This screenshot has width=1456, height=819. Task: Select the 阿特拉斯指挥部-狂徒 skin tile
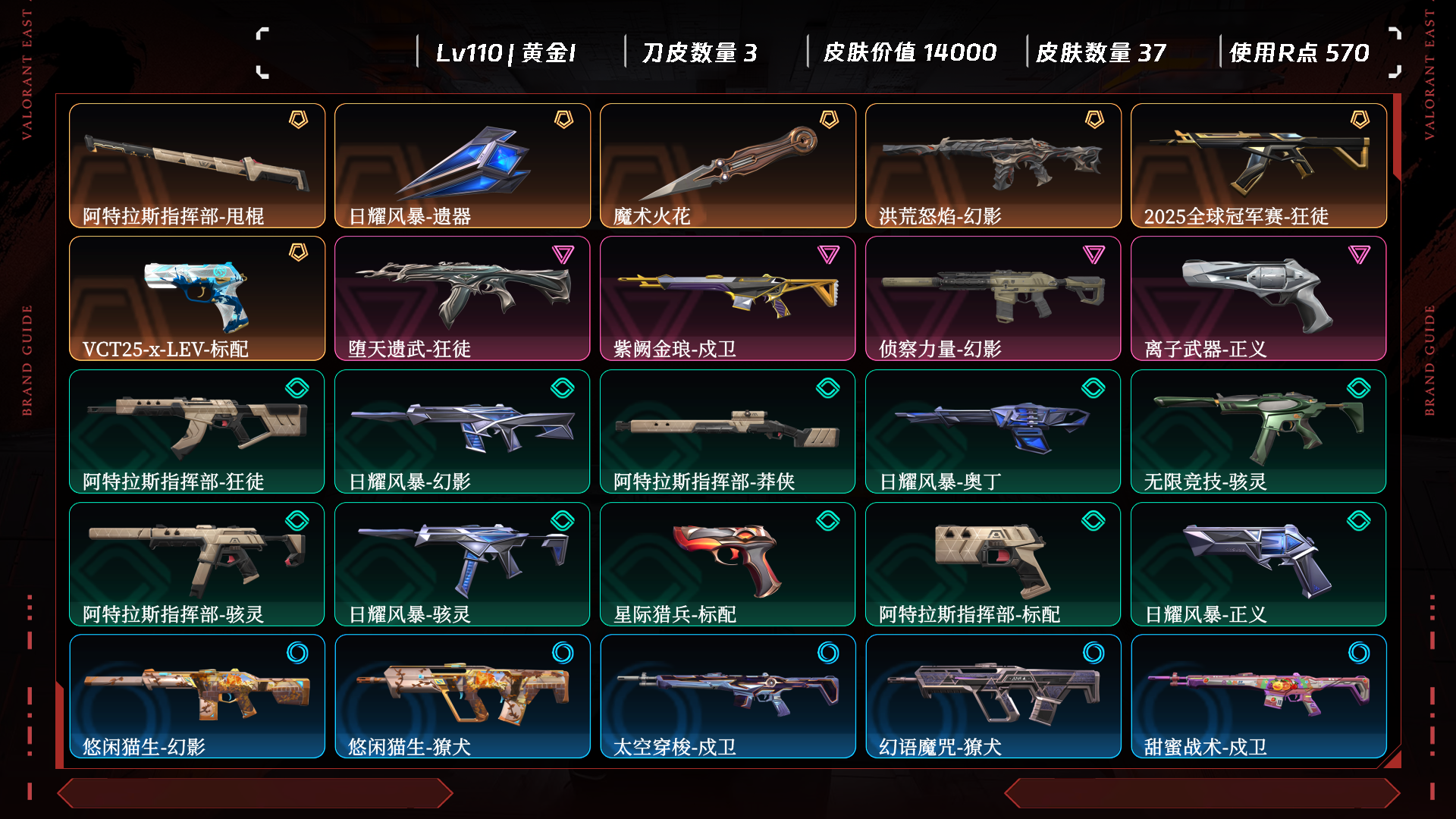tap(197, 431)
